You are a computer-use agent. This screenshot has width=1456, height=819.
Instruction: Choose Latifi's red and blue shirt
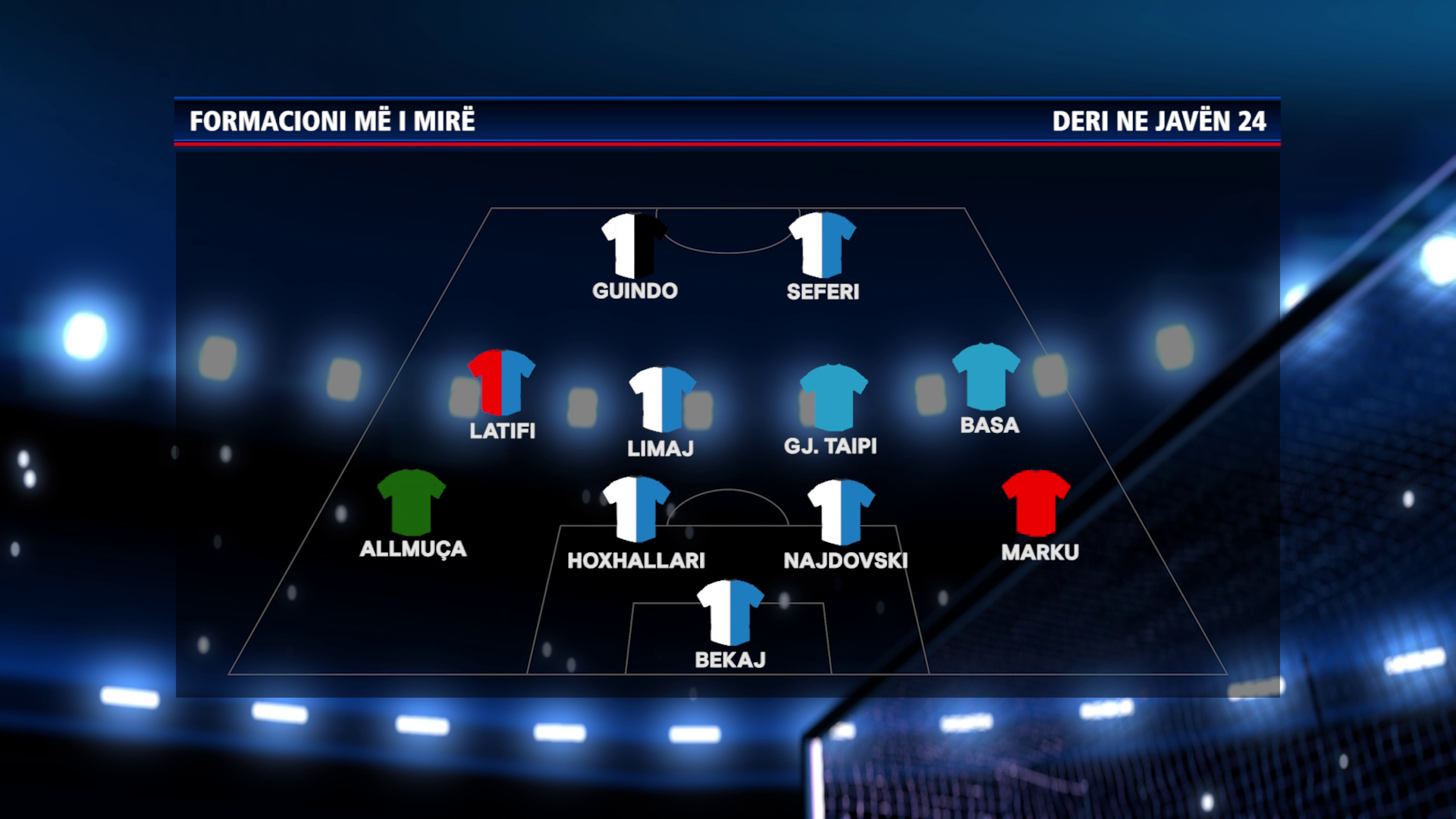(501, 383)
